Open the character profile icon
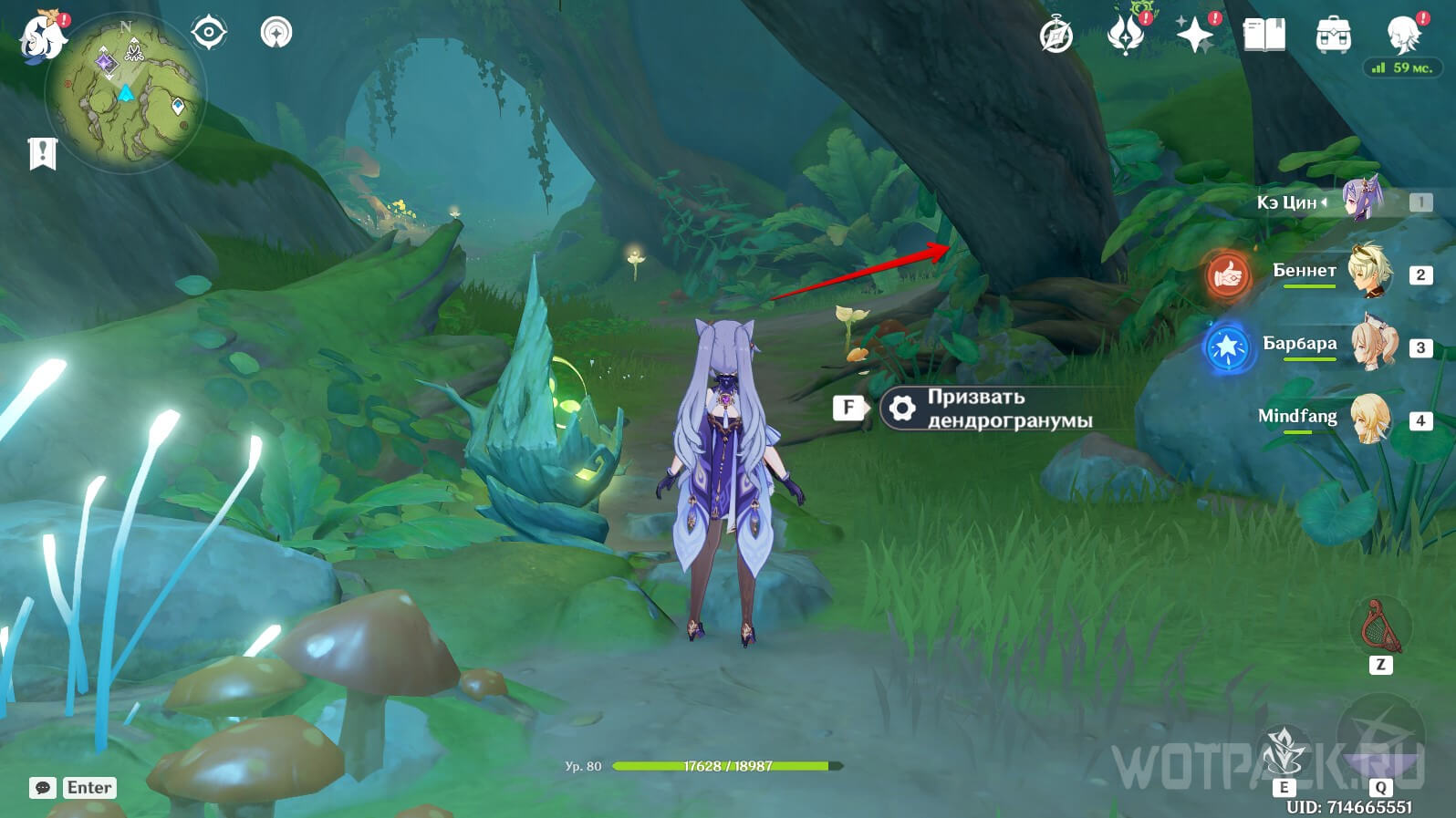 [1403, 35]
